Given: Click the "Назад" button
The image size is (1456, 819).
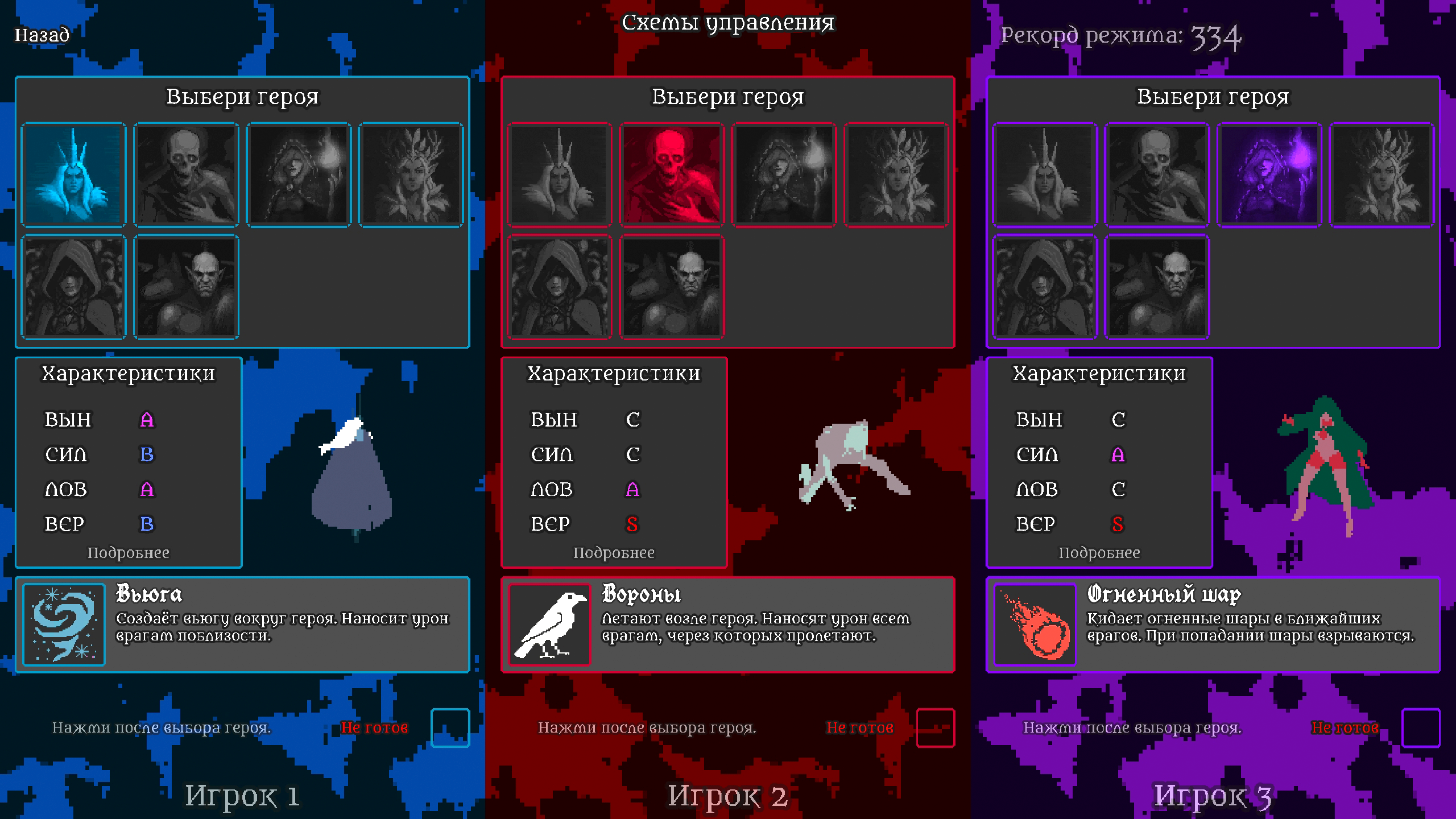Looking at the screenshot, I should tap(42, 35).
